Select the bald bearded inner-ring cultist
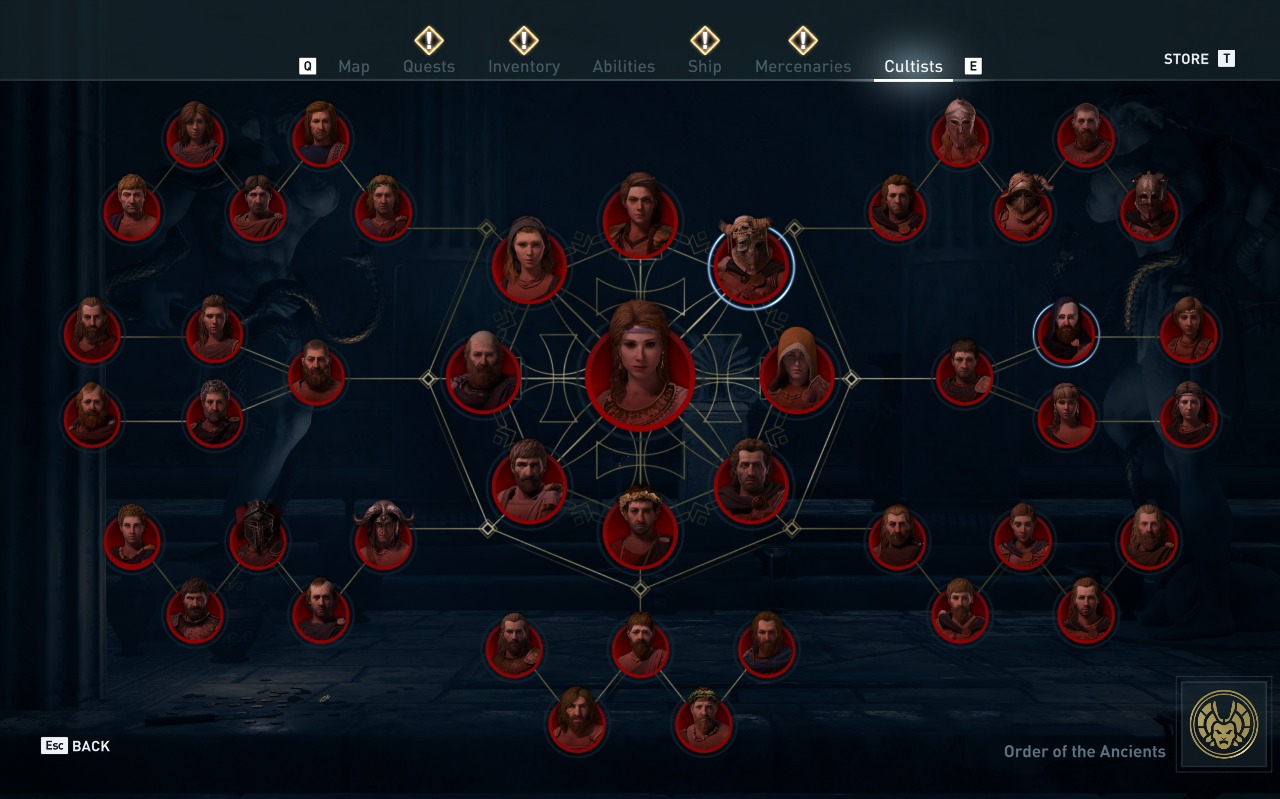 point(483,375)
